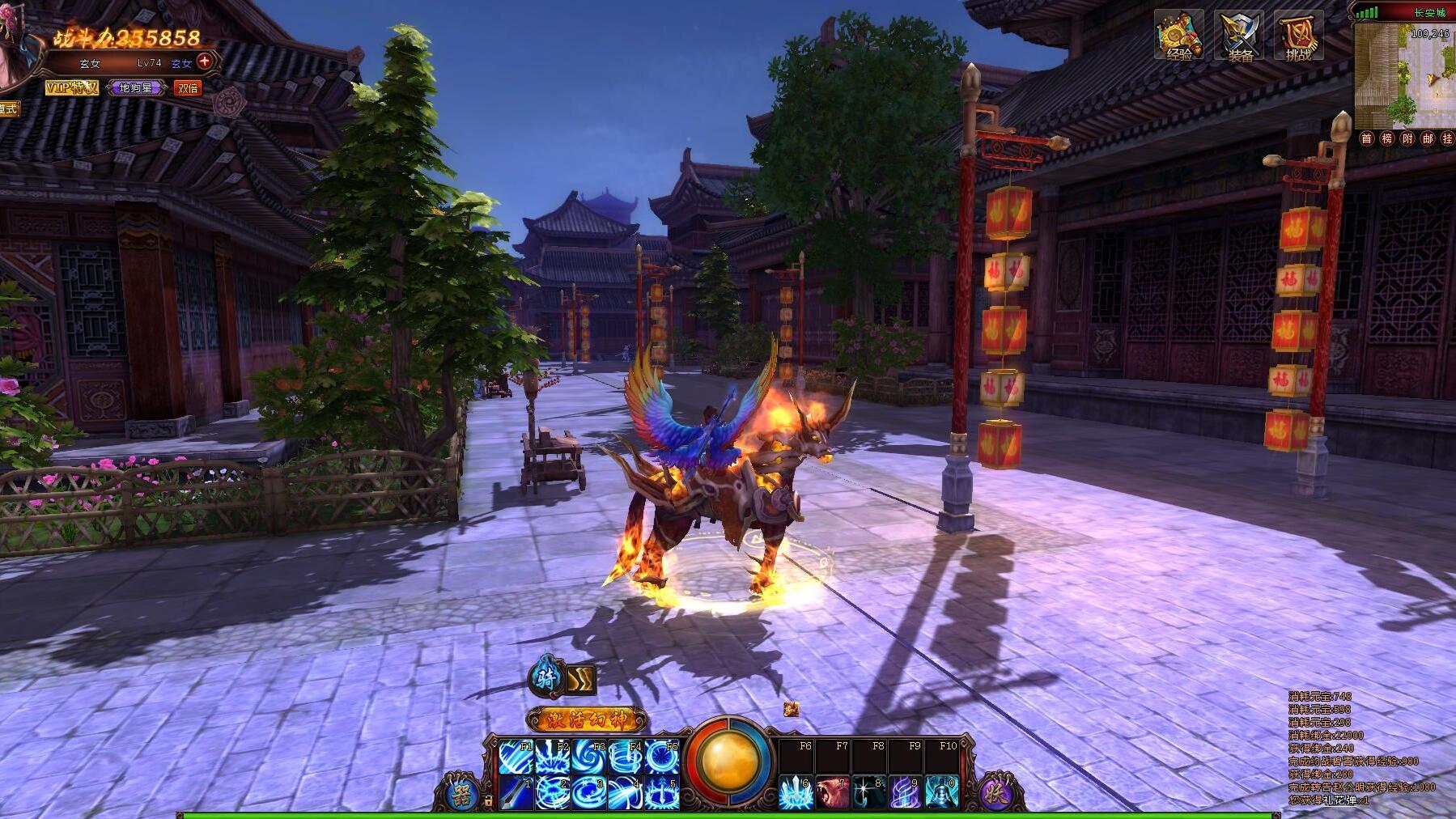This screenshot has width=1456, height=819.
Task: Click the purple 地狗星 title badge
Action: click(x=136, y=87)
